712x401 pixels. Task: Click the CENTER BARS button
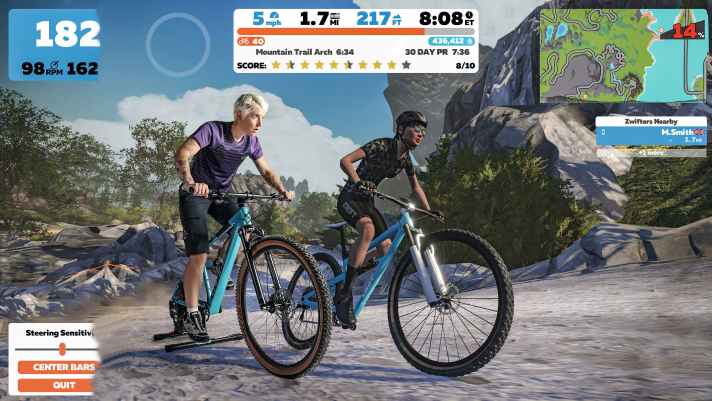58,367
